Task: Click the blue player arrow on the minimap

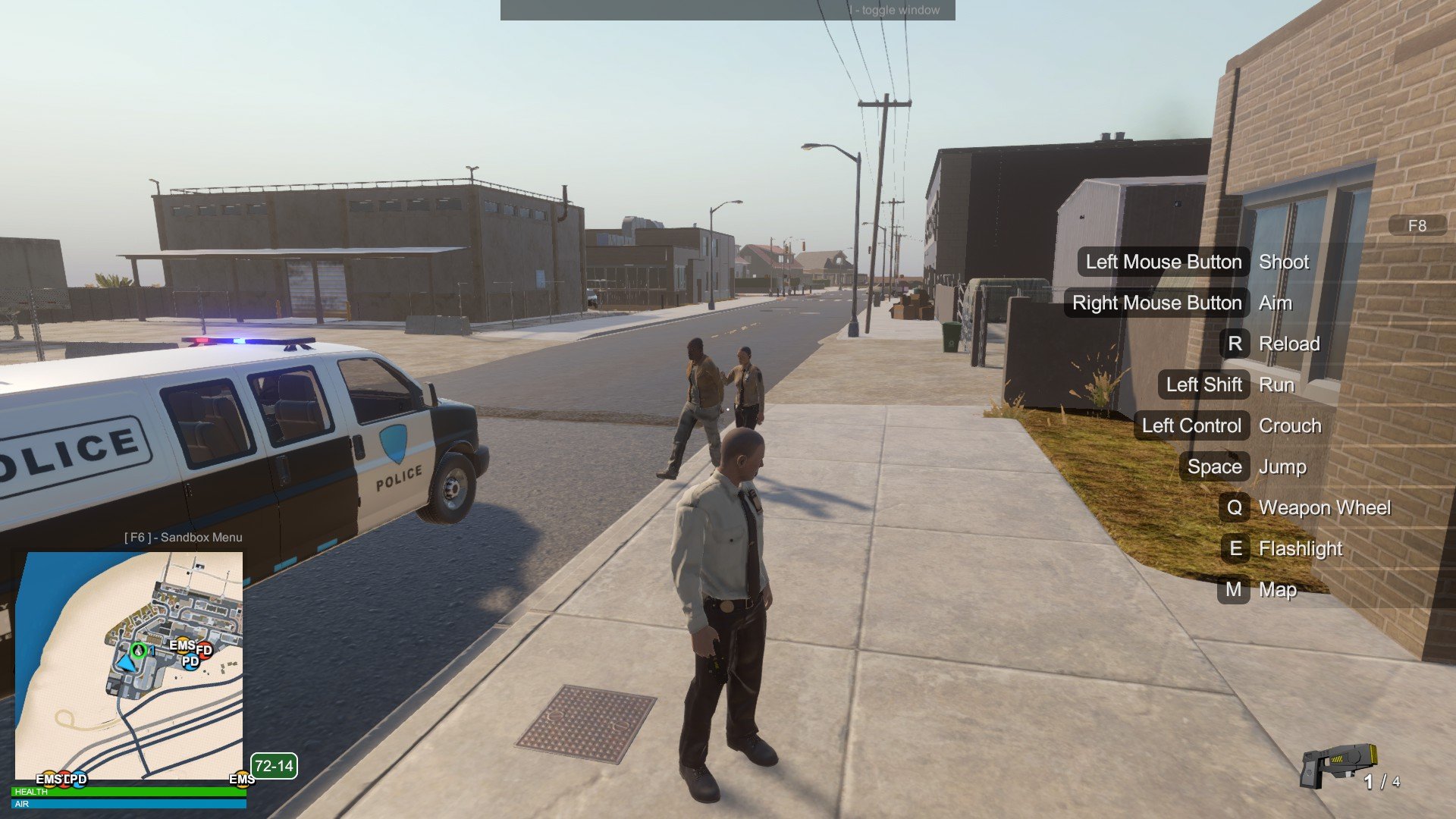Action: click(127, 664)
